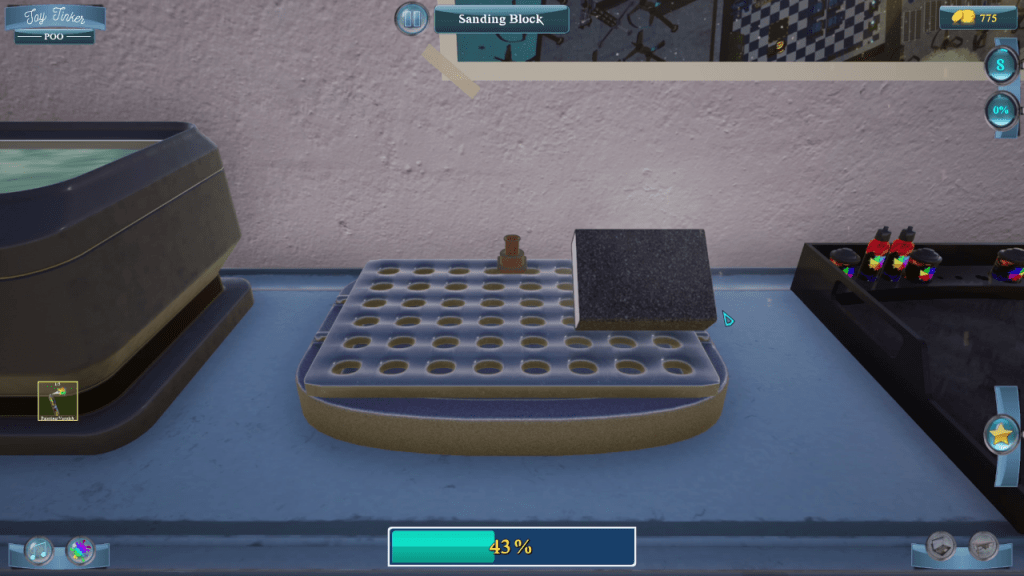Viewport: 1024px width, 576px height.
Task: Open the 0% round indicator button
Action: pyautogui.click(x=1000, y=110)
